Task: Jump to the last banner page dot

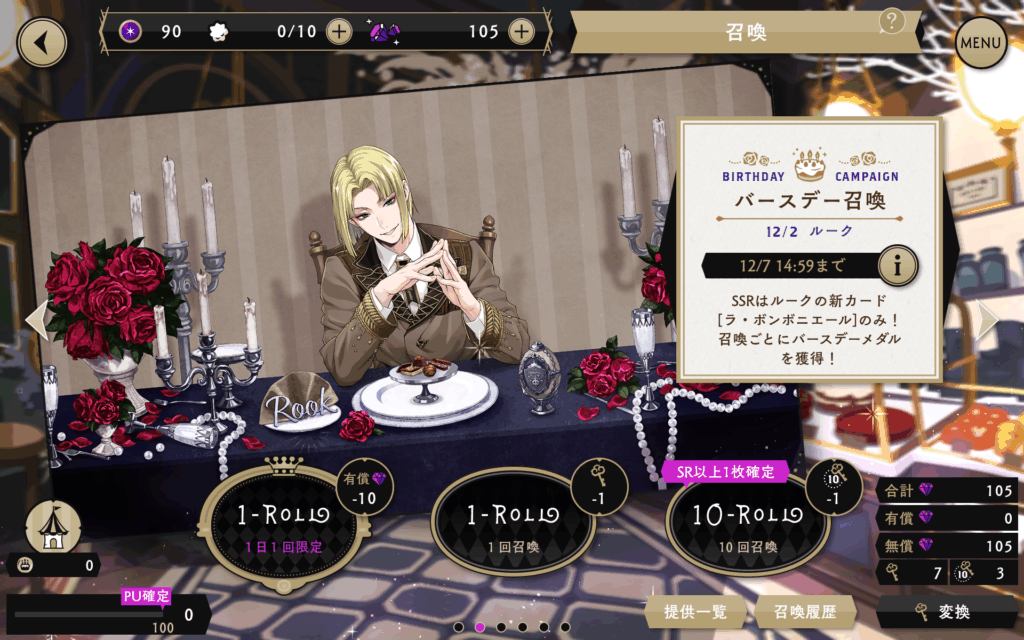Action: [566, 627]
